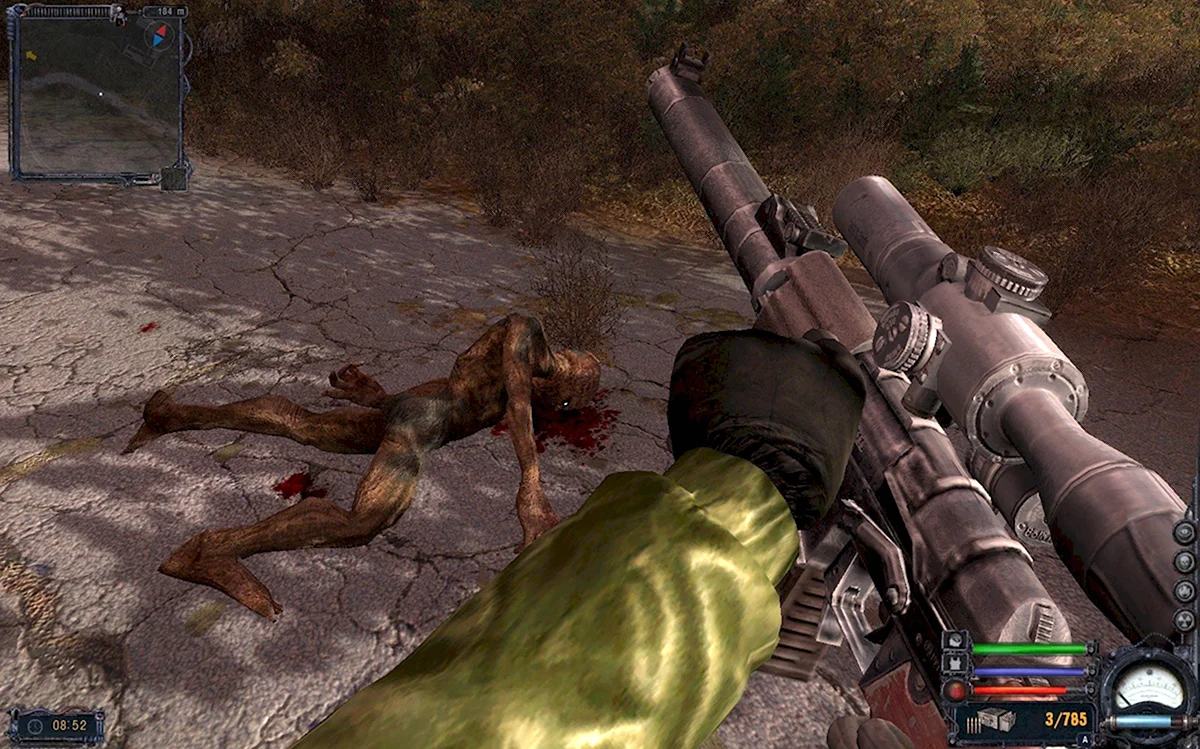Click the flame status indicator icon

tap(1184, 591)
